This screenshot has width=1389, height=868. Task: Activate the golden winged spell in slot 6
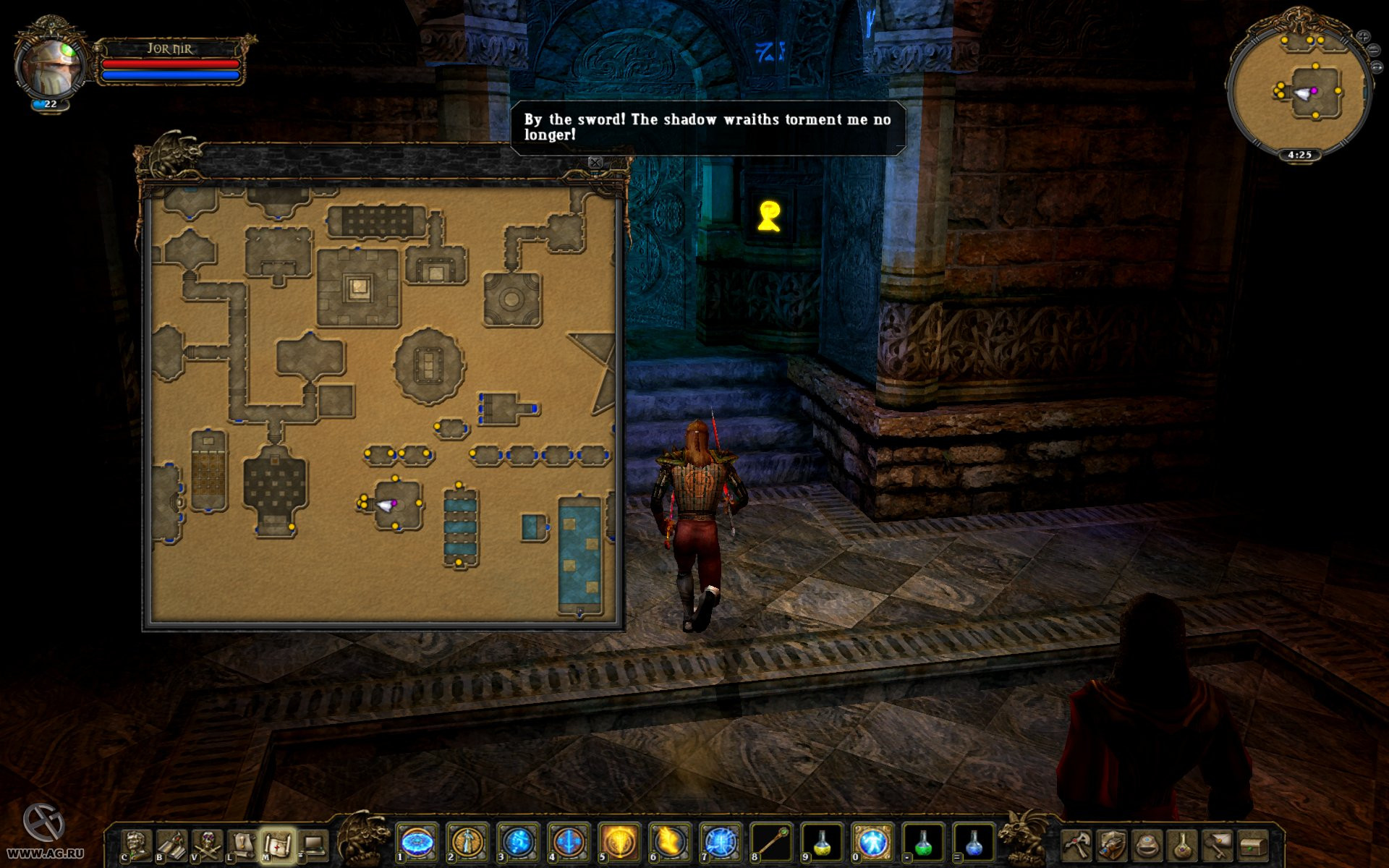pos(670,843)
